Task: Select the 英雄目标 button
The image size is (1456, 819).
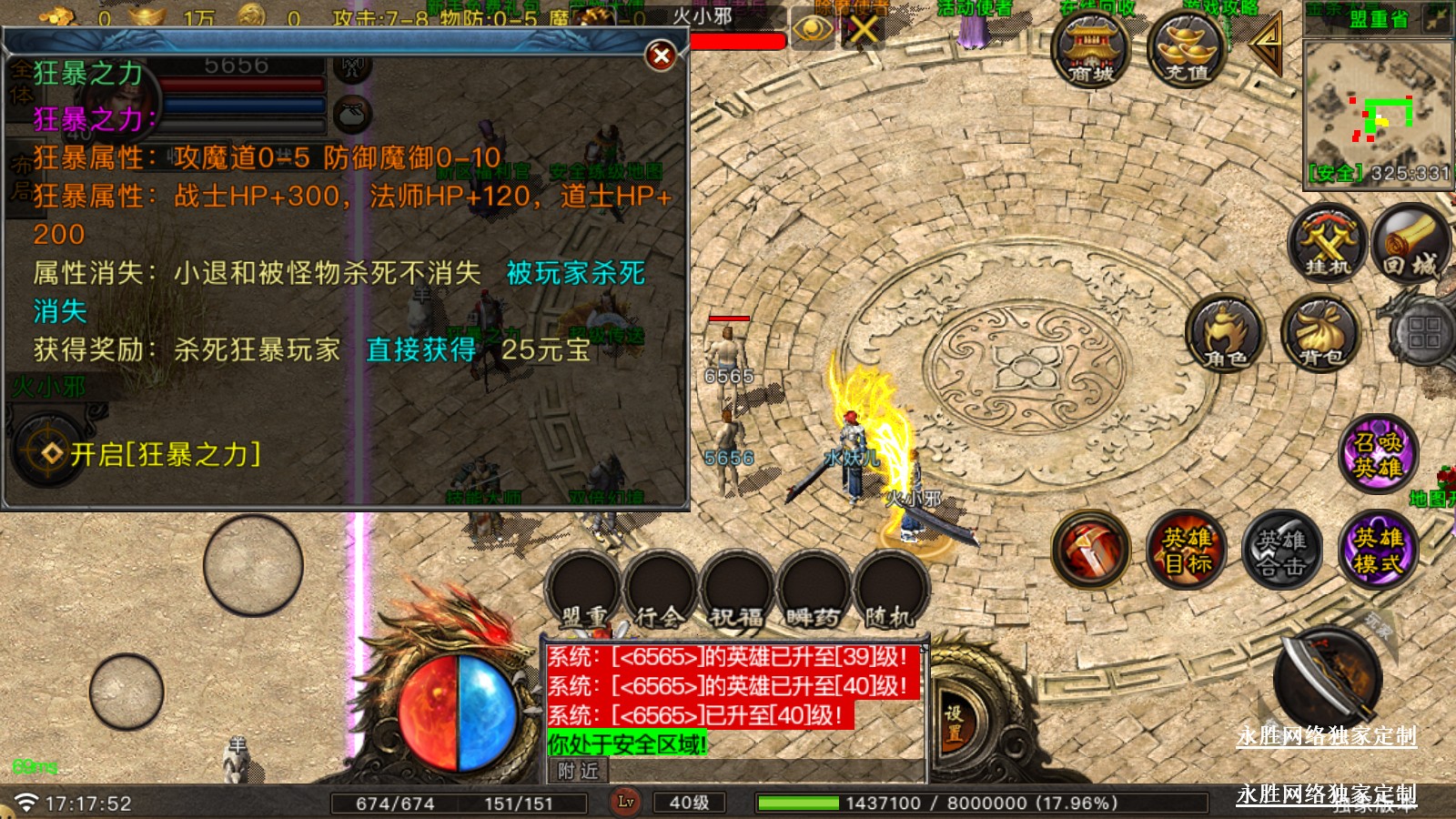Action: pos(1187,549)
